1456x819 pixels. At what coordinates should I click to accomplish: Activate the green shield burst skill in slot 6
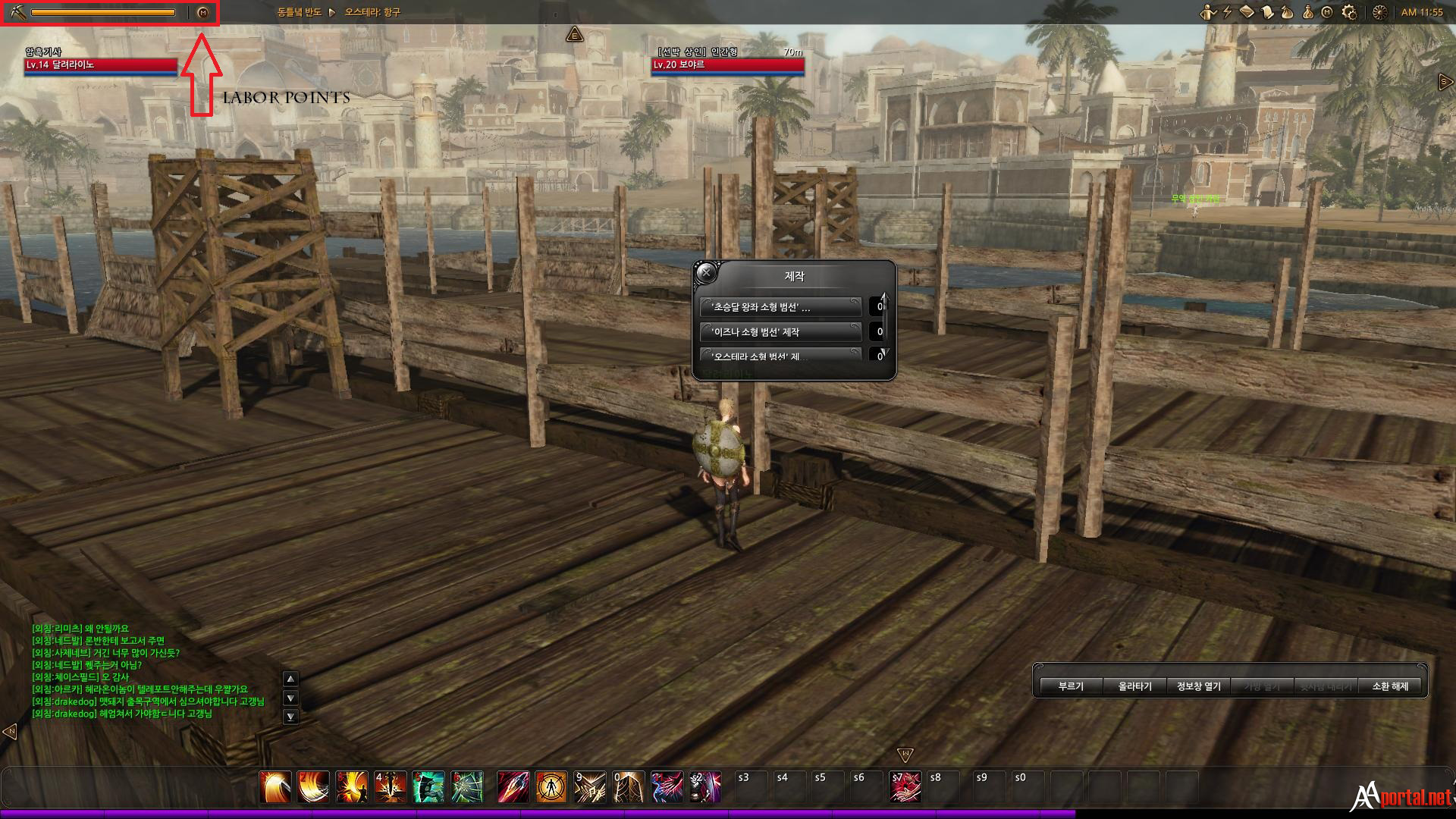click(467, 787)
